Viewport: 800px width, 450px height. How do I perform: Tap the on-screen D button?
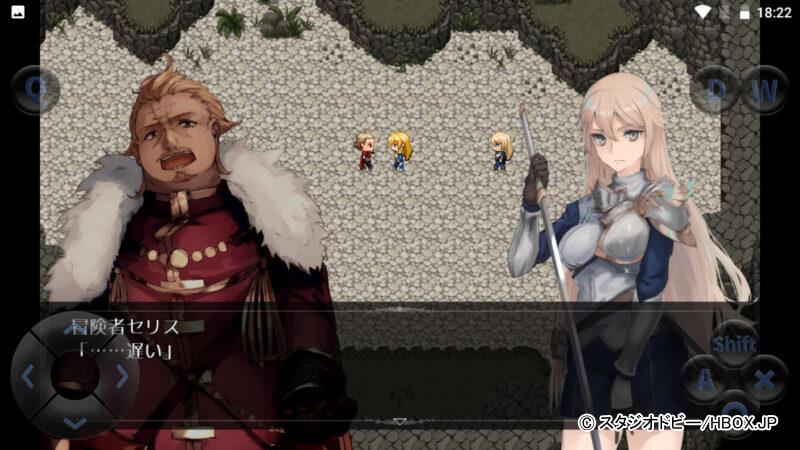pyautogui.click(x=715, y=89)
